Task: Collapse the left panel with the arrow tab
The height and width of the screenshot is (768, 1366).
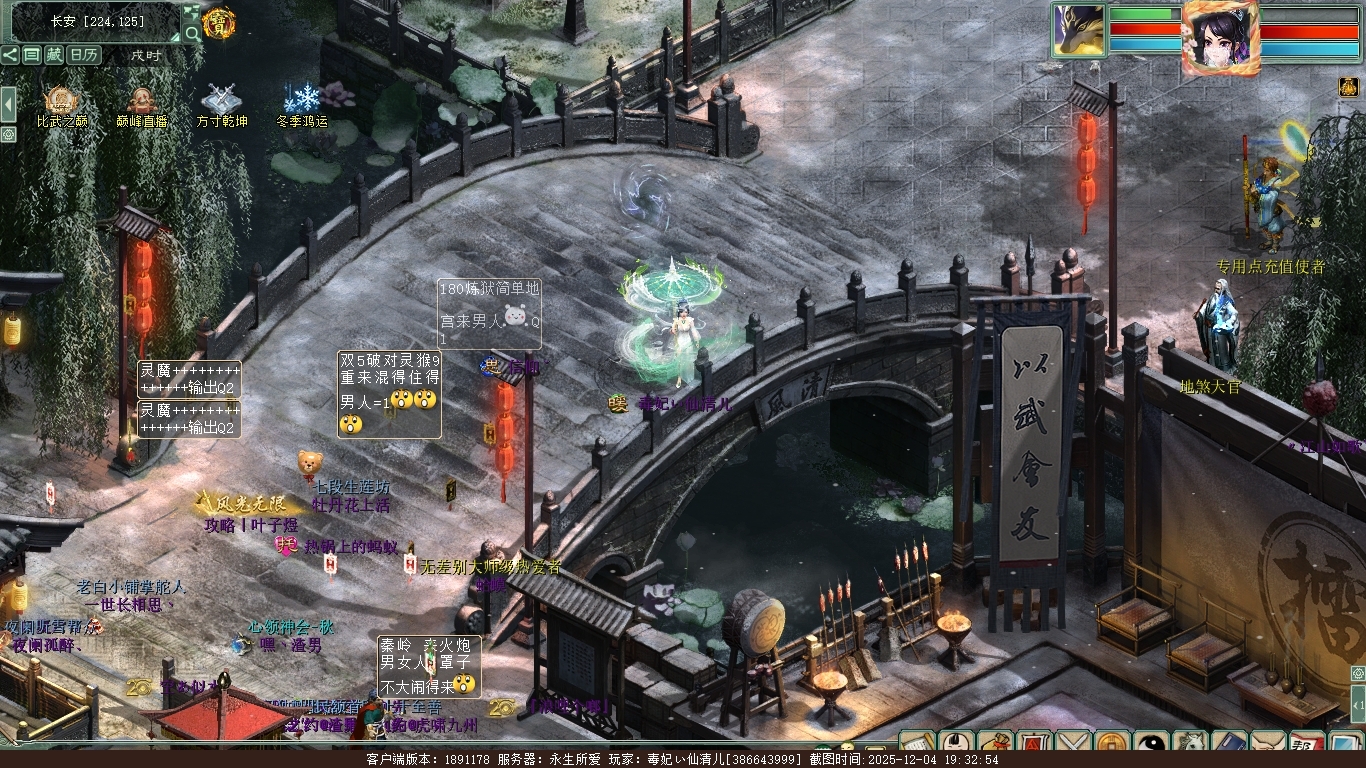Action: pos(8,103)
